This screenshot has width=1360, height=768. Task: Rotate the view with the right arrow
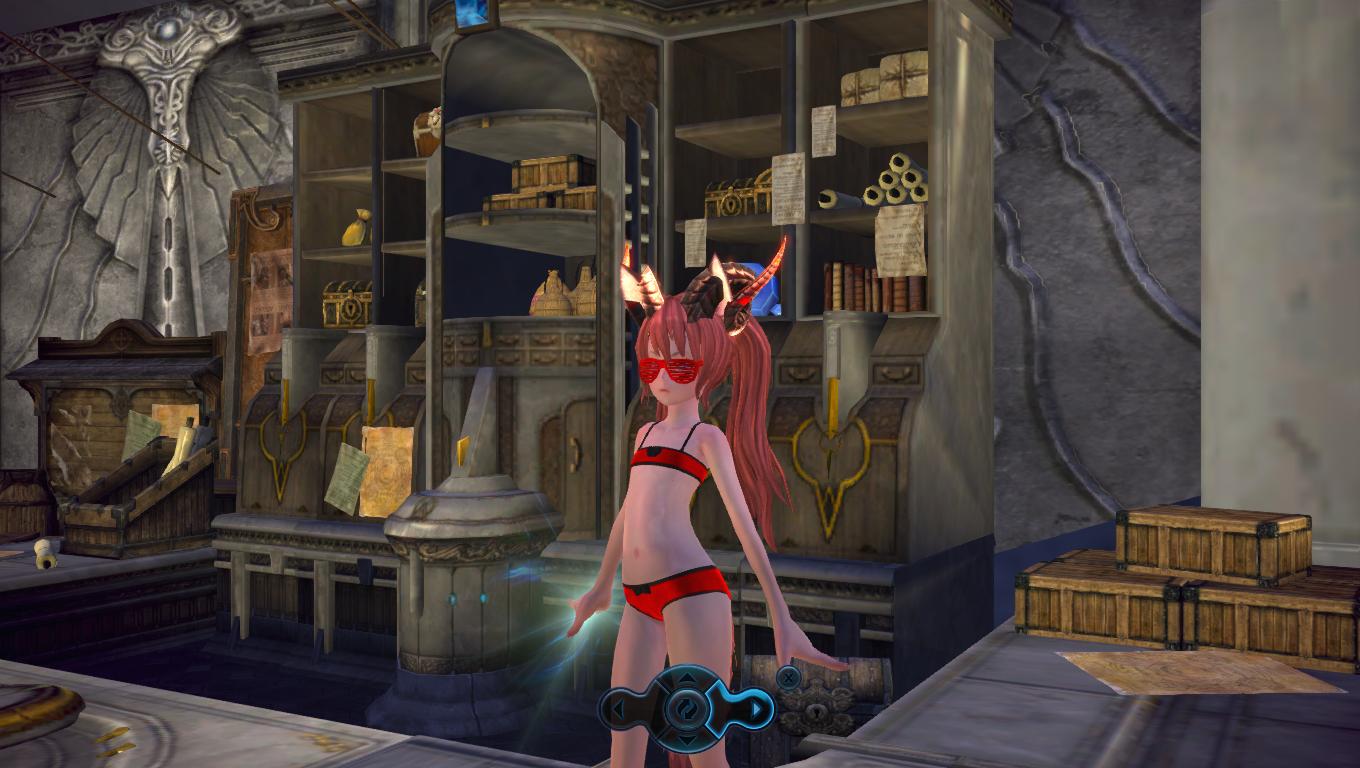point(757,710)
